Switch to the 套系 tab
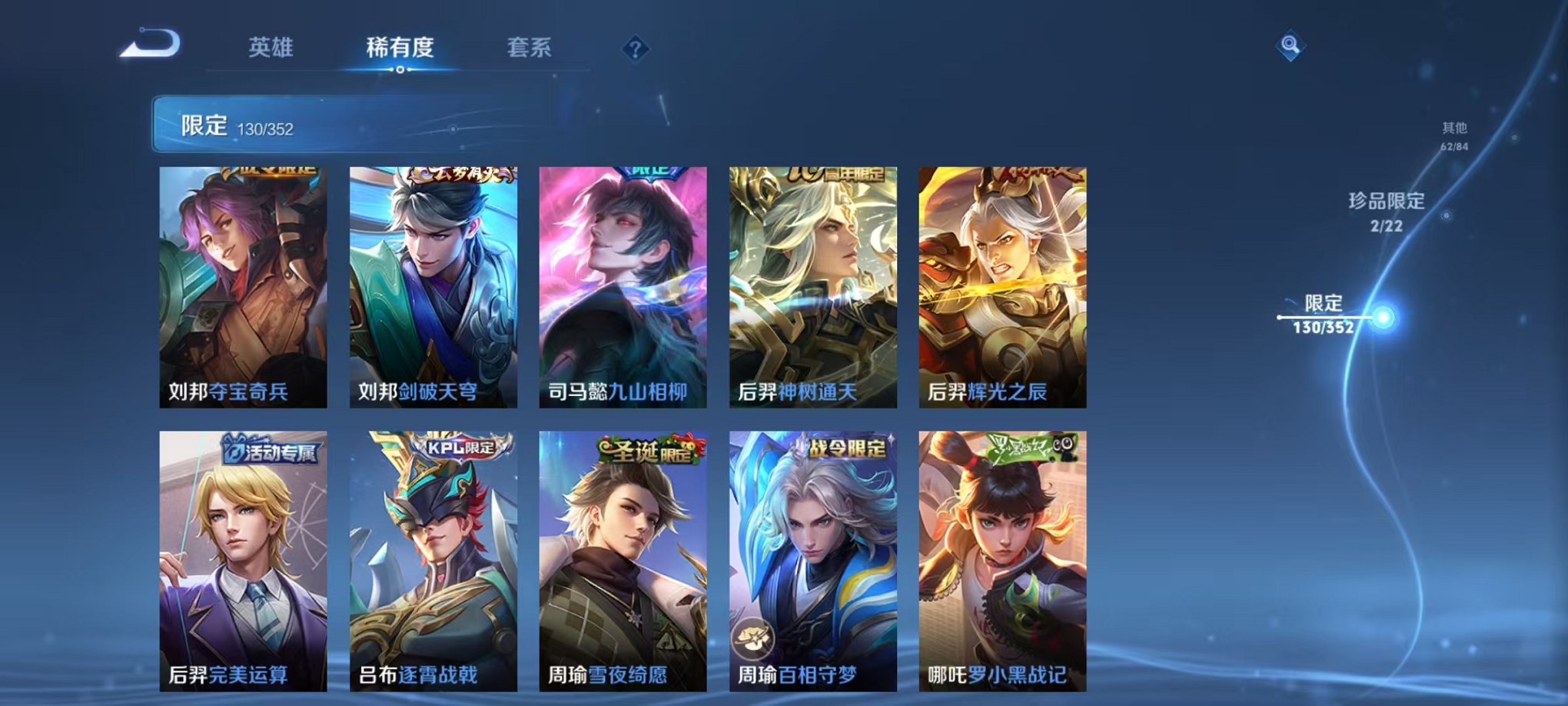 coord(532,46)
